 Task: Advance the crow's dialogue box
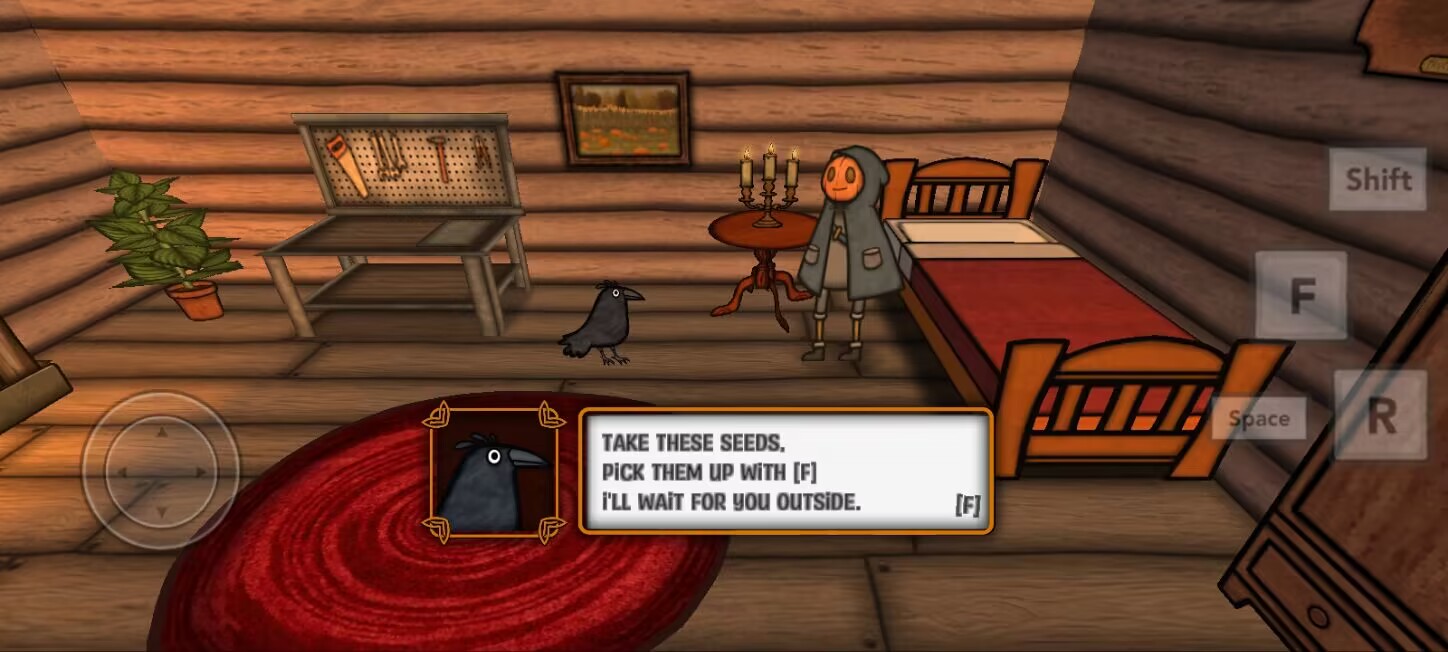pyautogui.click(x=785, y=471)
